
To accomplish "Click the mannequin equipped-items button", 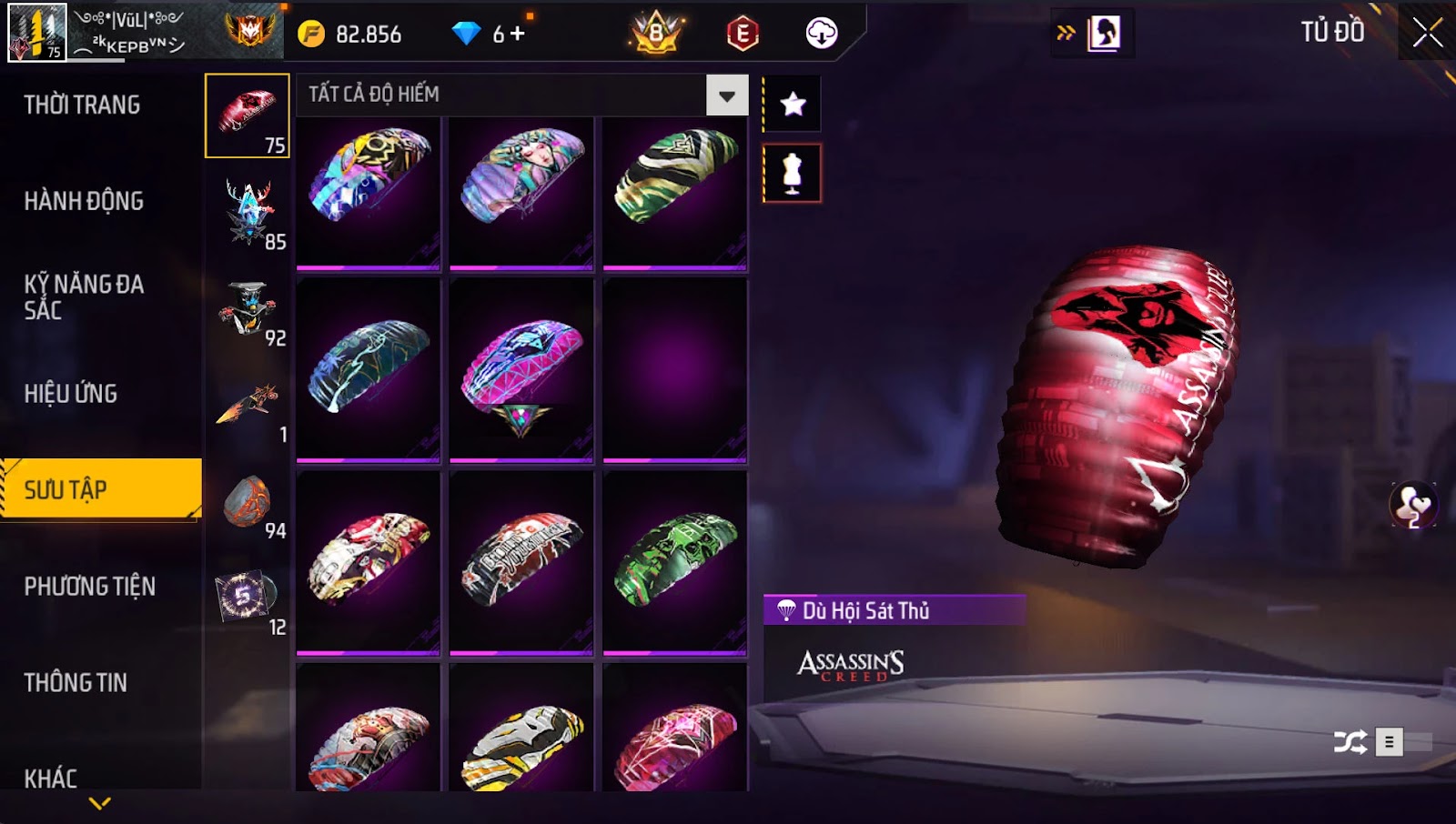I will [792, 173].
